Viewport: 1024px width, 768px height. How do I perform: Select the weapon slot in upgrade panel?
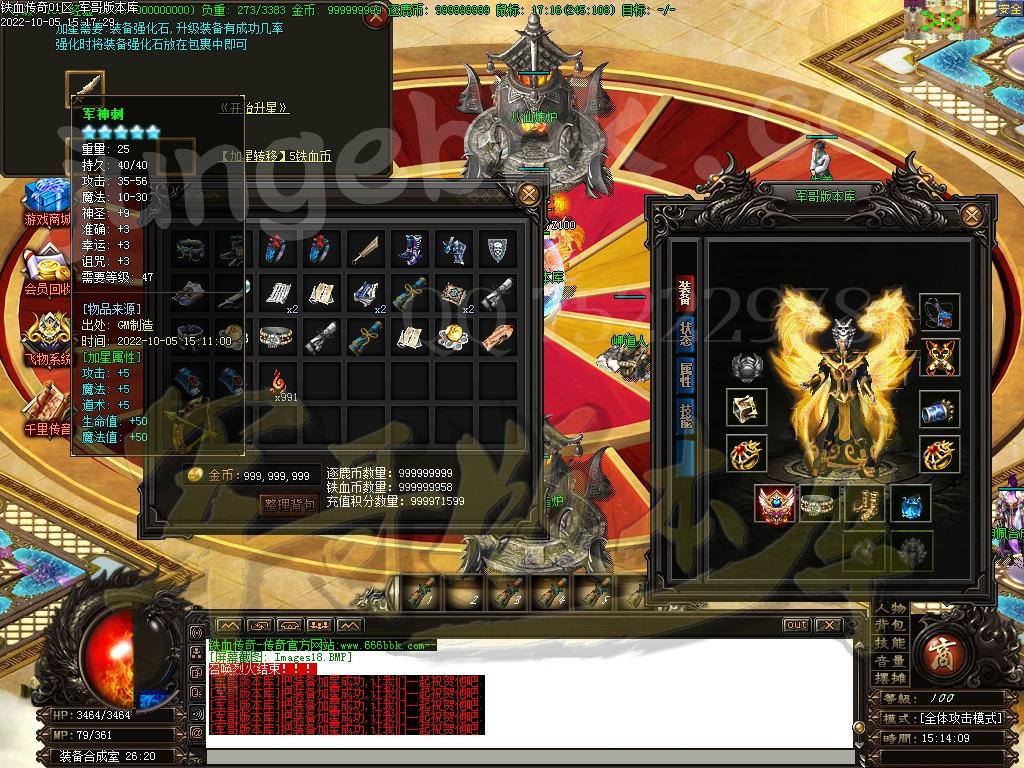85,88
